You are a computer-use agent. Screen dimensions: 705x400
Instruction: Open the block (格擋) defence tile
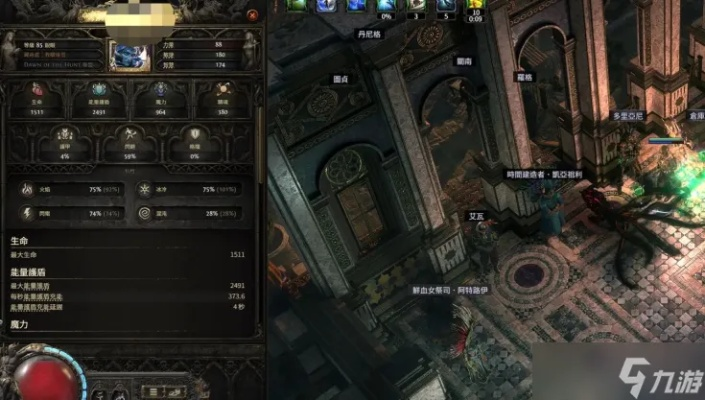194,145
